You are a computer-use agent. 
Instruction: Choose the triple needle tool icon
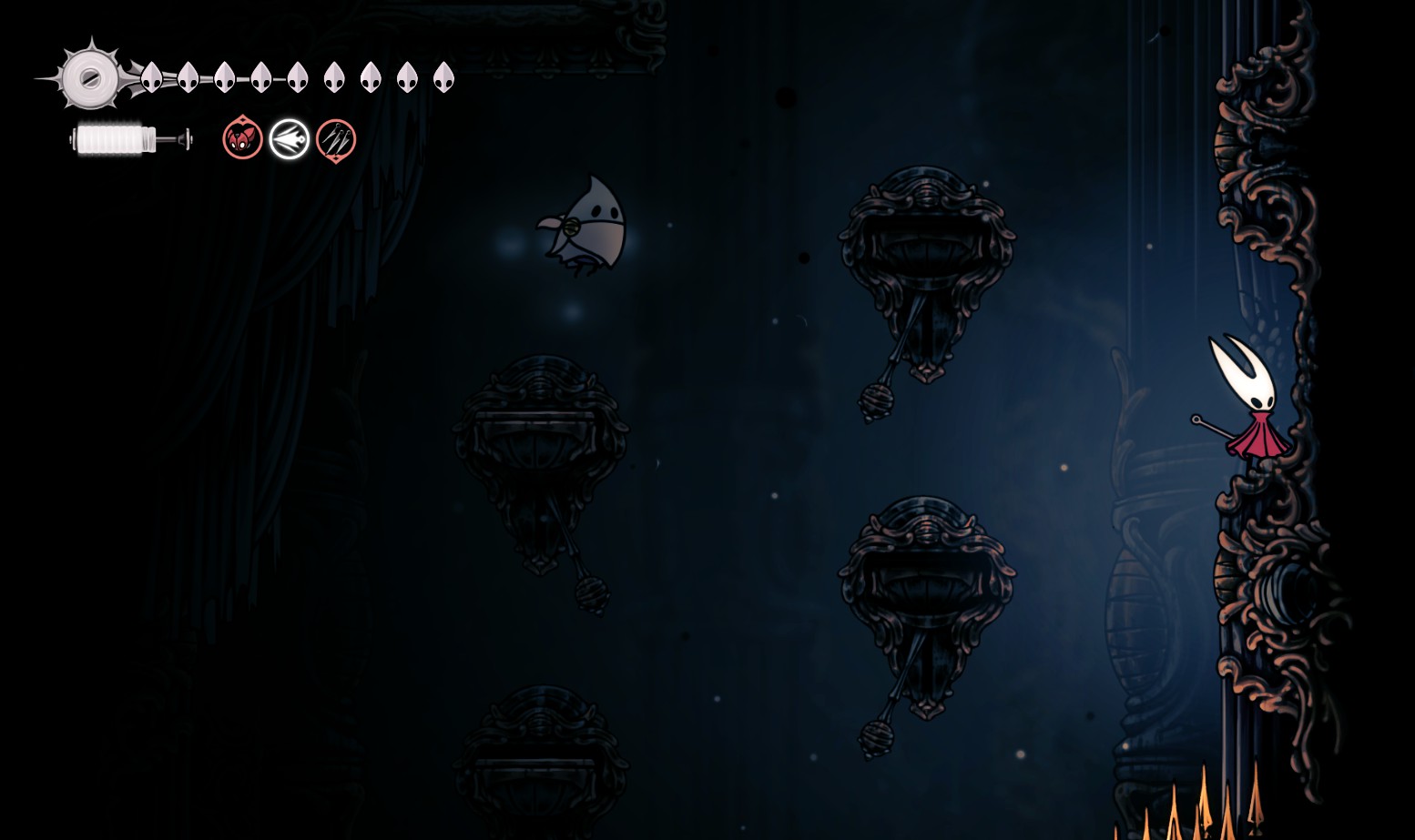tap(336, 140)
